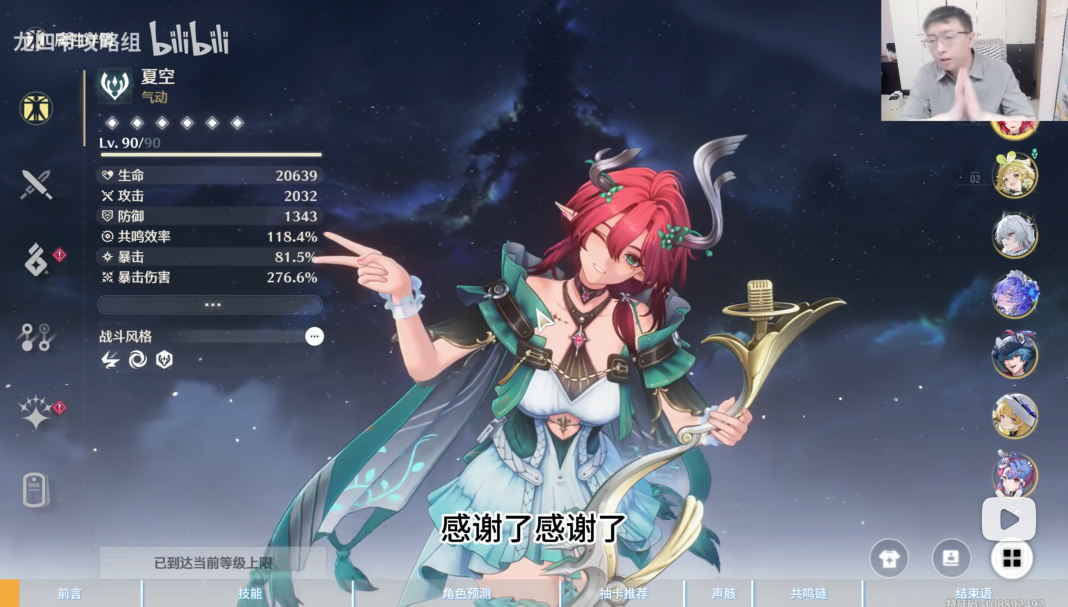Pick the dark-blue-haired character wearing a hat
The height and width of the screenshot is (607, 1068).
tap(1014, 355)
